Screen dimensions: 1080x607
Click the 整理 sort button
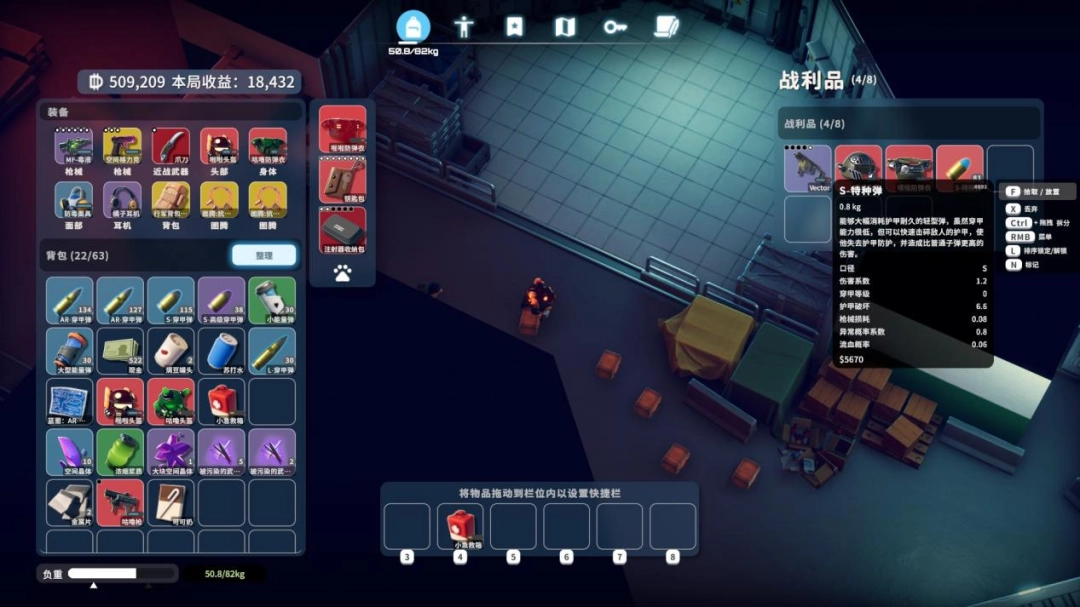click(264, 255)
